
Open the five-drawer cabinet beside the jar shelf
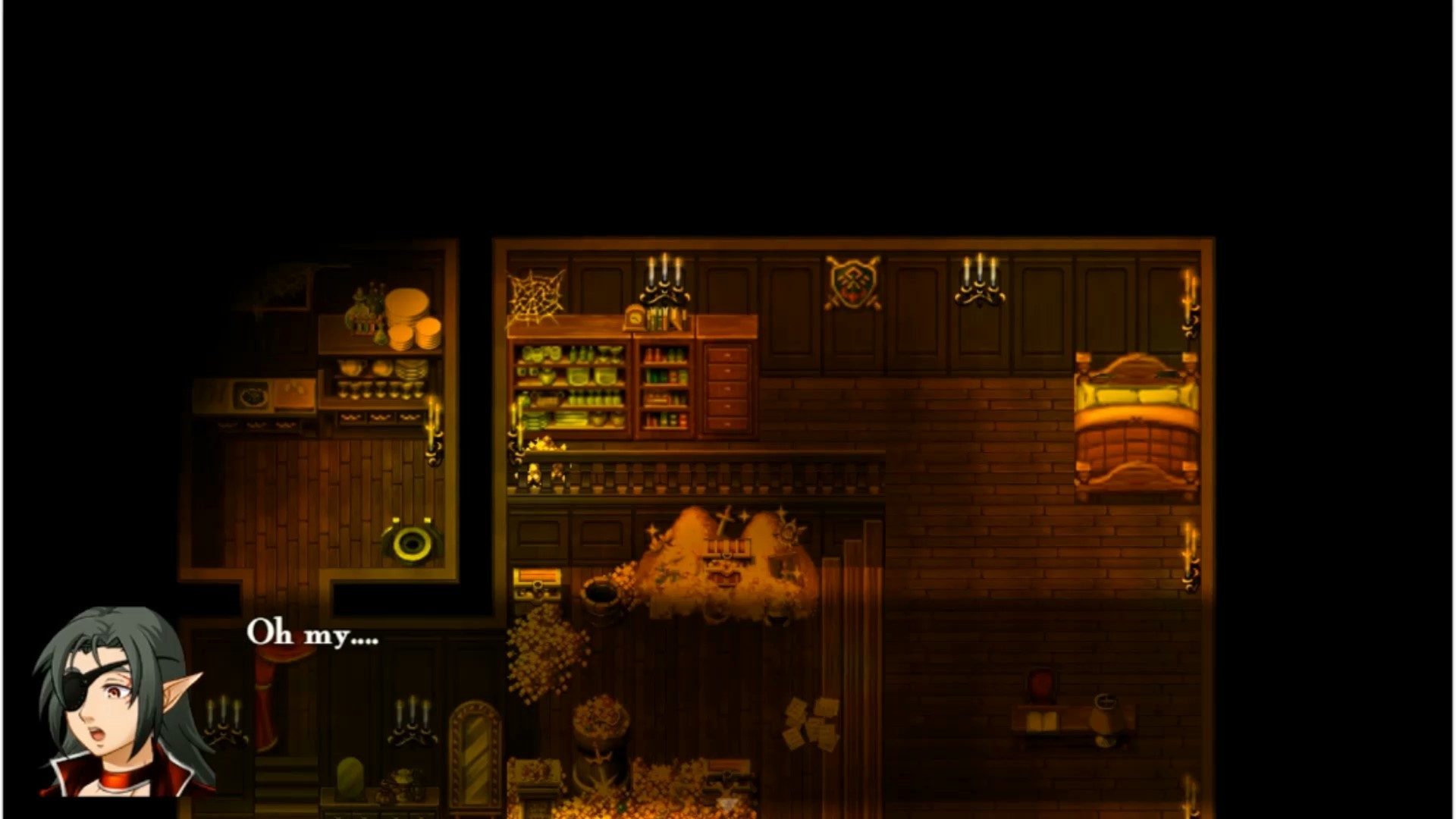click(728, 387)
